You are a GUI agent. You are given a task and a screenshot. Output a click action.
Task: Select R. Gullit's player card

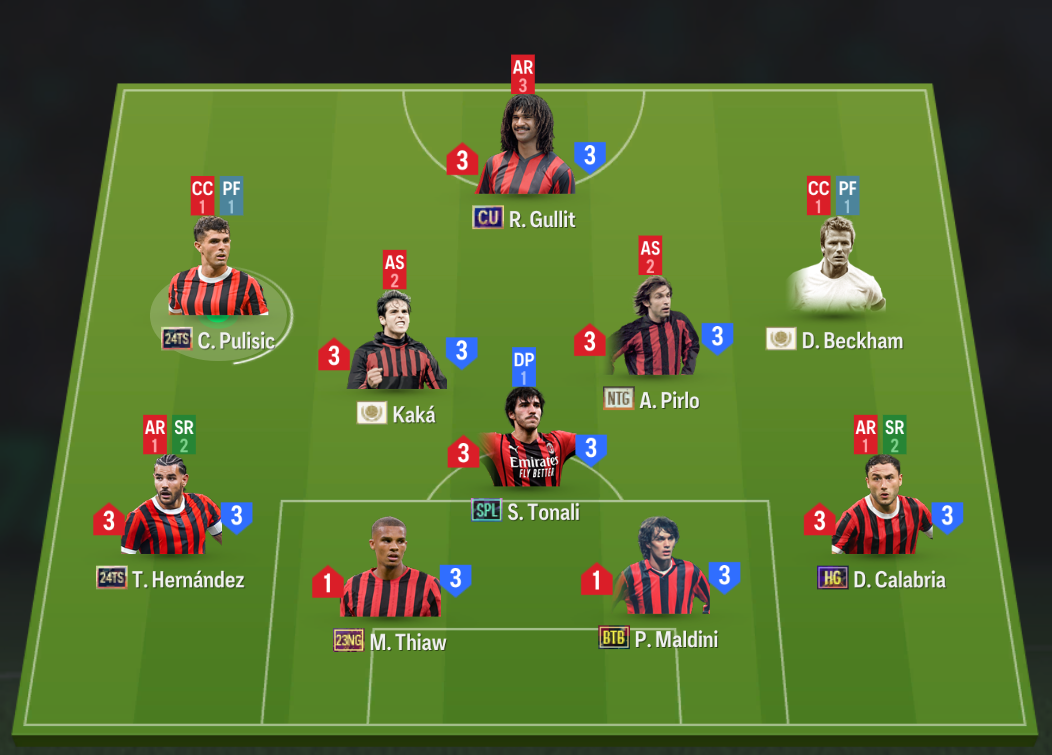point(525,150)
